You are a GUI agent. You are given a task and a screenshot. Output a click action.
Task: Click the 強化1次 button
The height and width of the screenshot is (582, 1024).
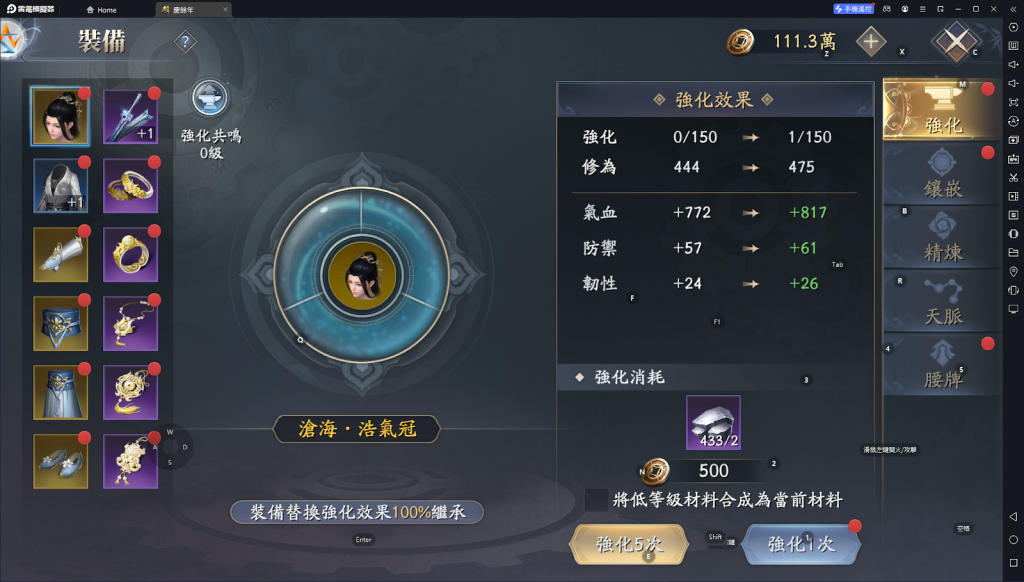point(800,544)
